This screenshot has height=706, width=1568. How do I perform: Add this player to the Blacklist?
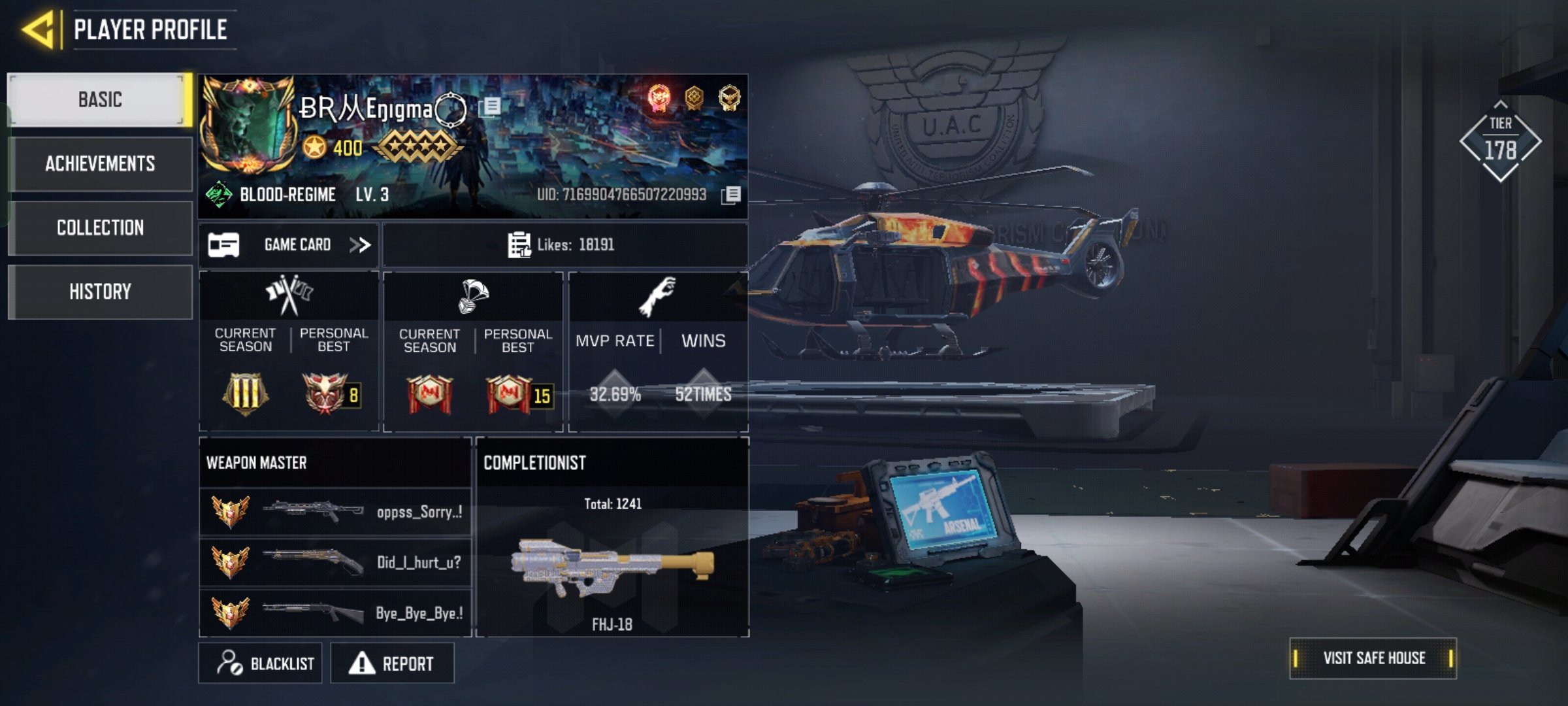260,664
